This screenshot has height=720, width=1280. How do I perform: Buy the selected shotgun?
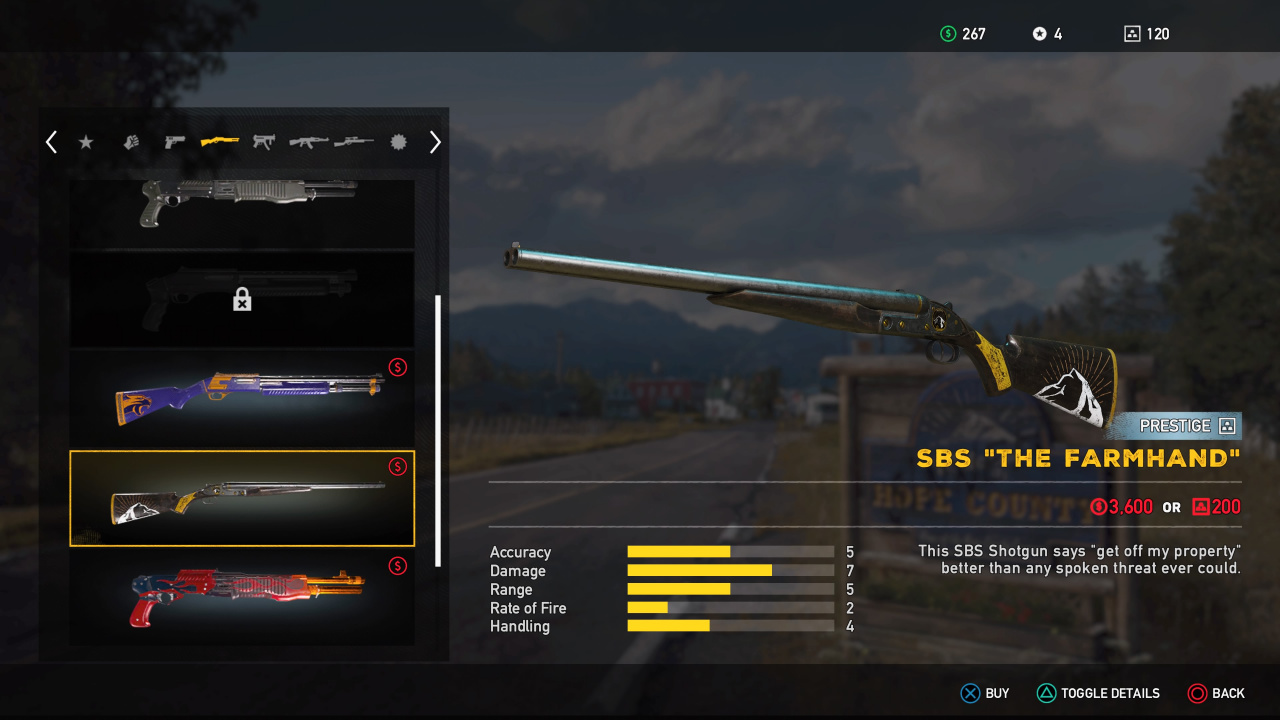985,693
